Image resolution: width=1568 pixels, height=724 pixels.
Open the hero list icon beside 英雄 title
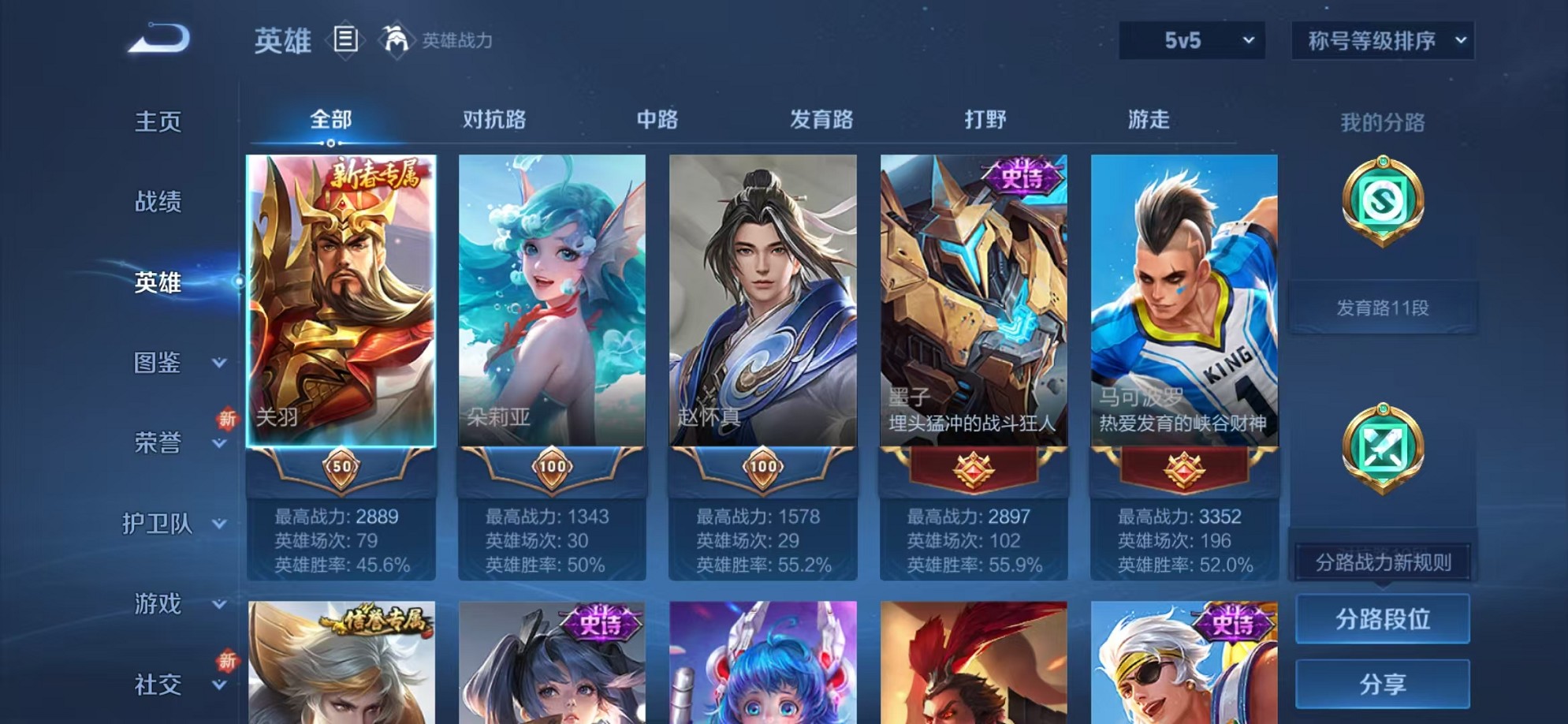[345, 38]
